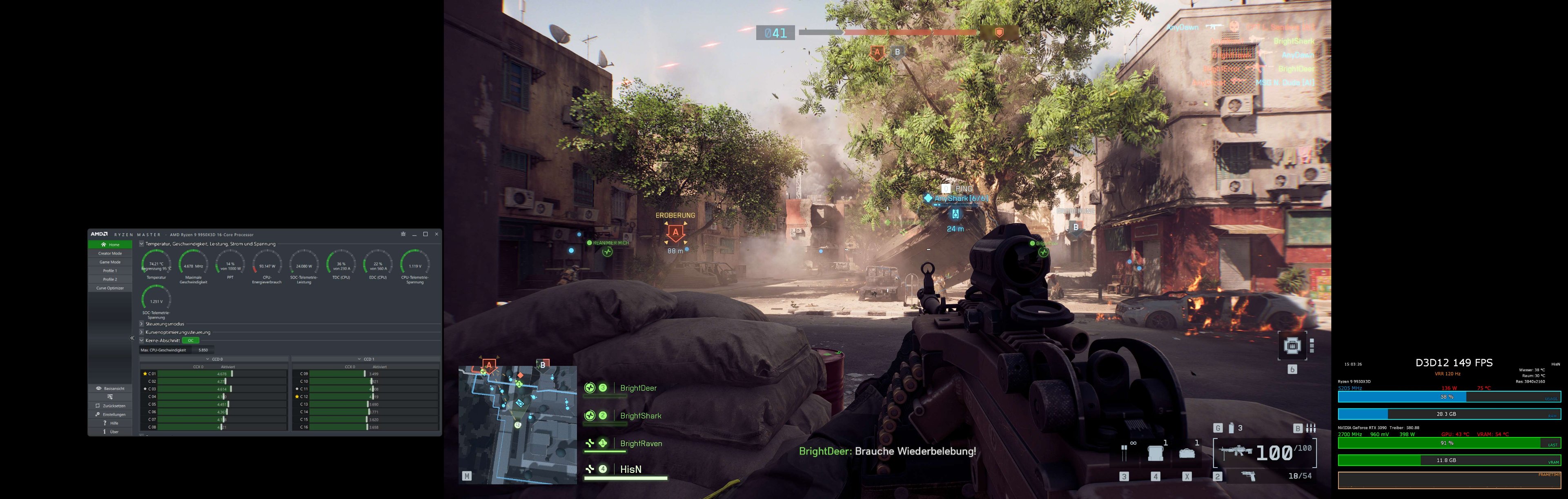The image size is (1568, 499).
Task: Open the Curve Optimizer tab
Action: pyautogui.click(x=111, y=288)
